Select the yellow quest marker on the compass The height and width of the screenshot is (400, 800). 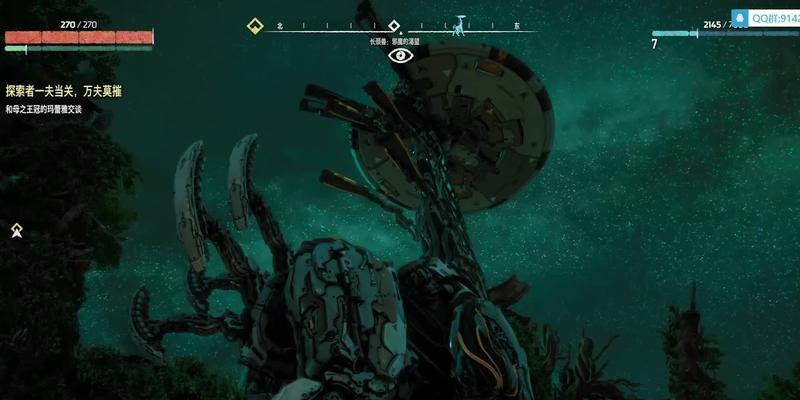(255, 27)
